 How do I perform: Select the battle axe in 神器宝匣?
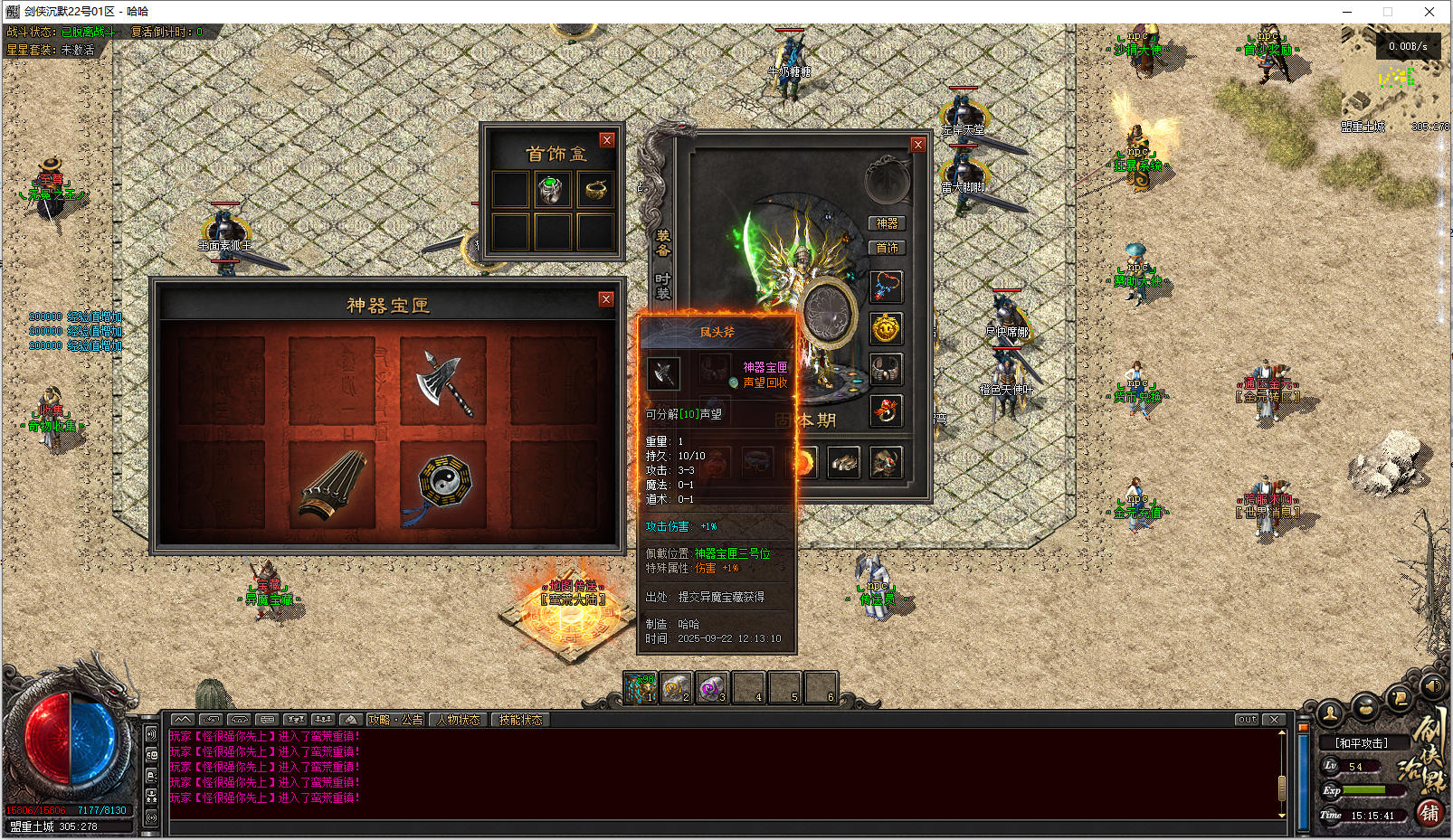(443, 381)
